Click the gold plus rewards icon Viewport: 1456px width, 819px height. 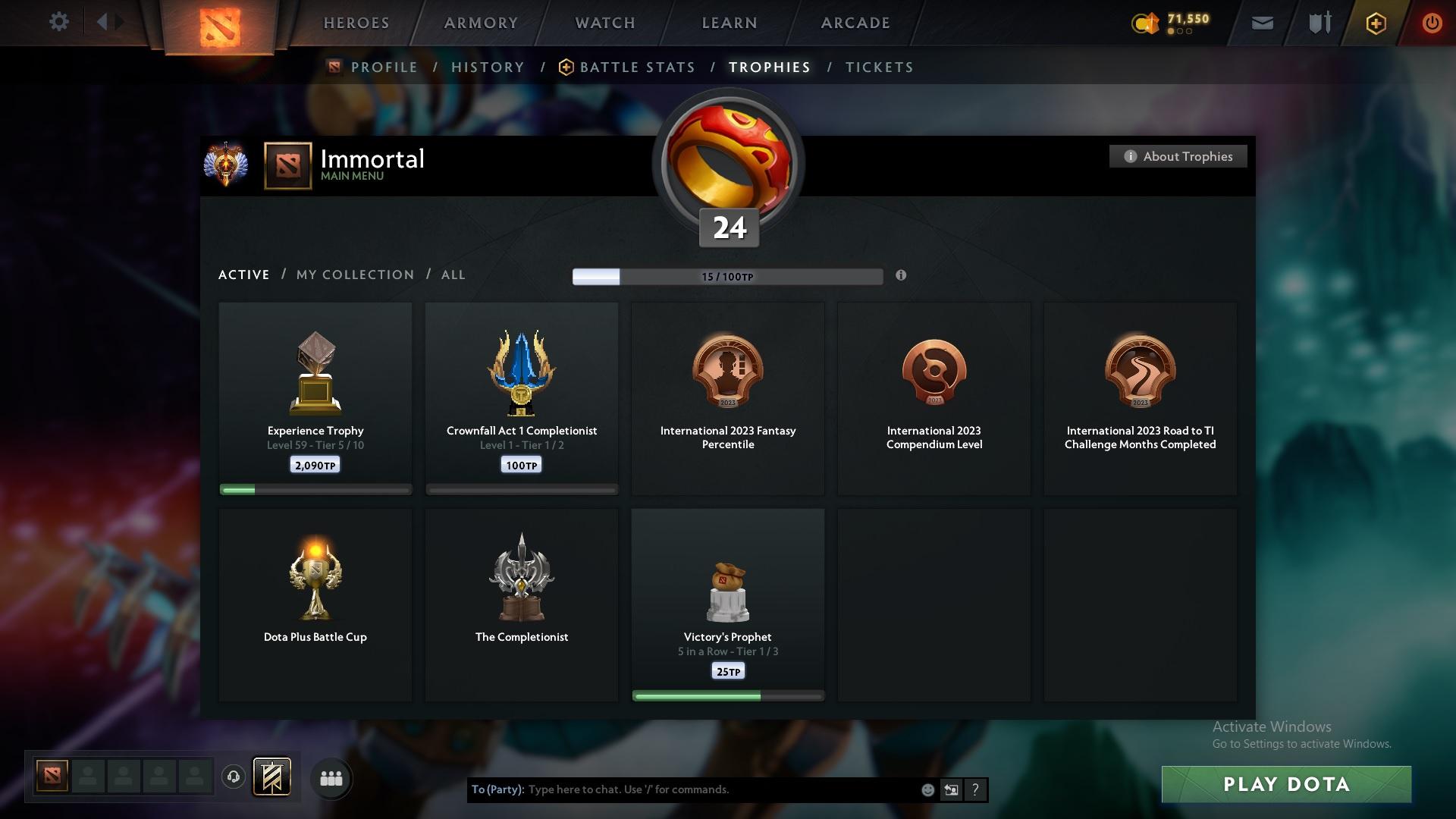click(x=1375, y=23)
